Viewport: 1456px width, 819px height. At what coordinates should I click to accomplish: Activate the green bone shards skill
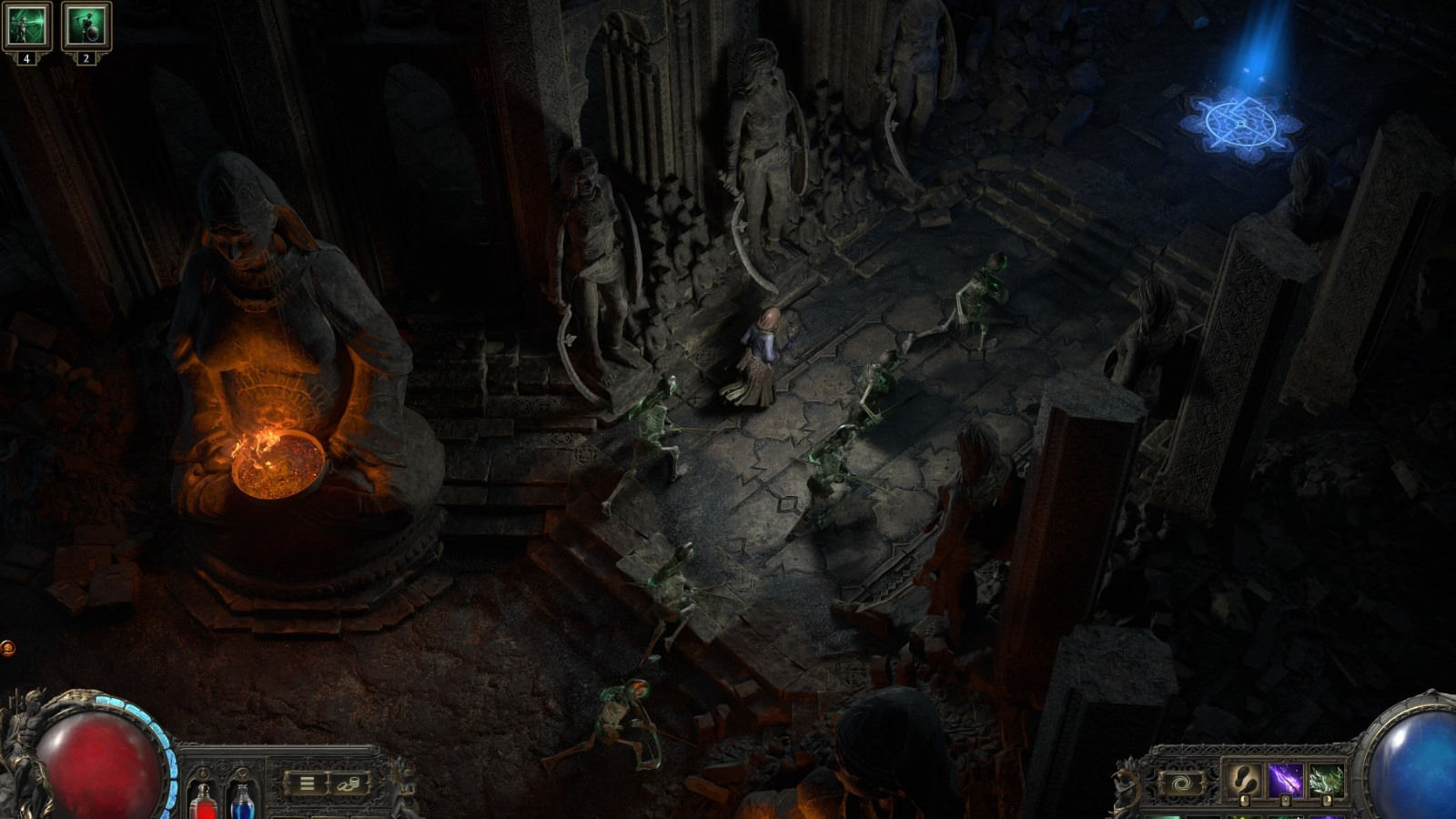1326,781
